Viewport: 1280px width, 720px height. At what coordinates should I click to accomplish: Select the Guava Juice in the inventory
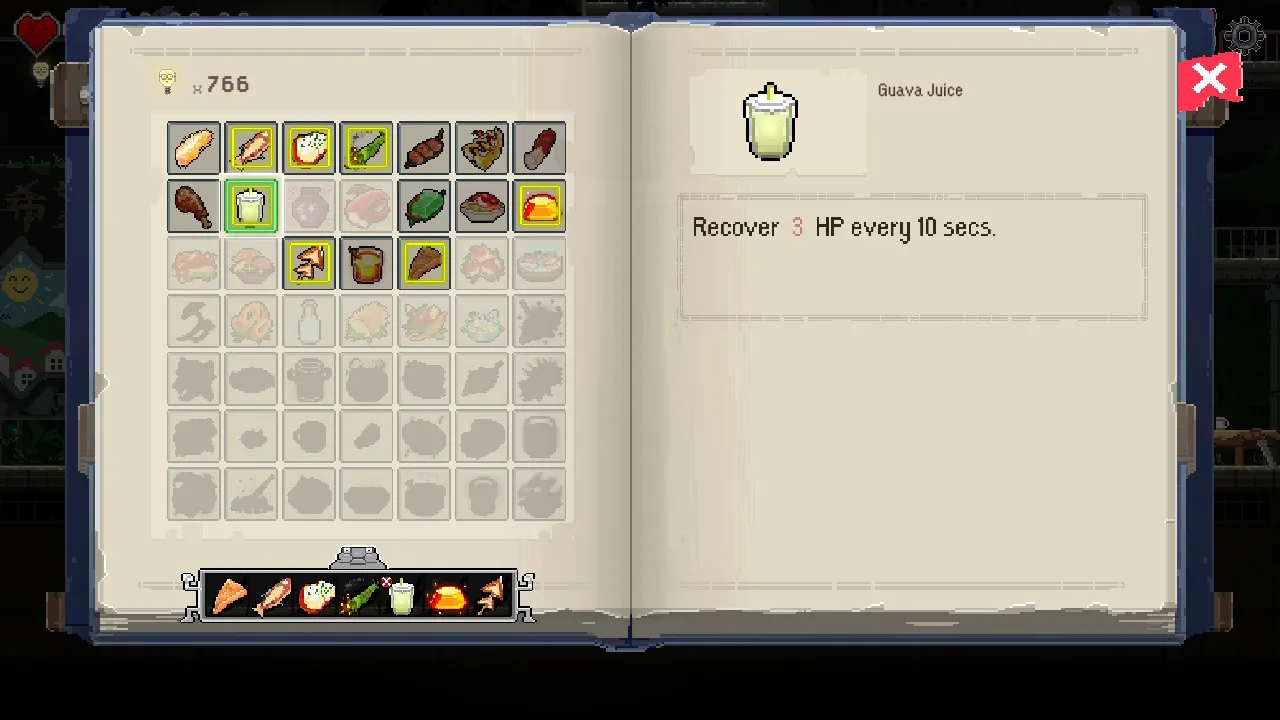click(251, 205)
